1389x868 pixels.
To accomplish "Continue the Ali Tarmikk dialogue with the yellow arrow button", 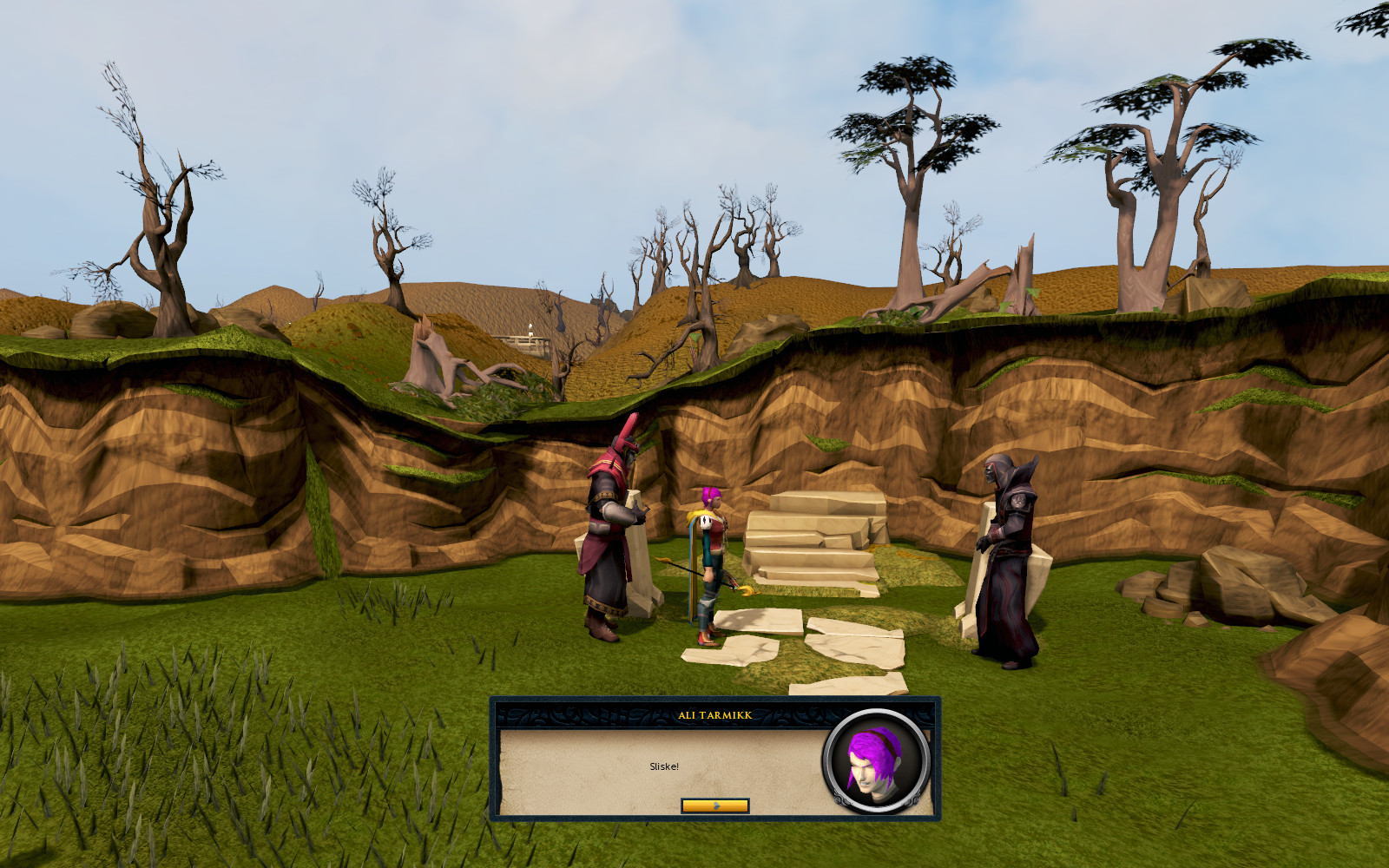I will [x=714, y=806].
